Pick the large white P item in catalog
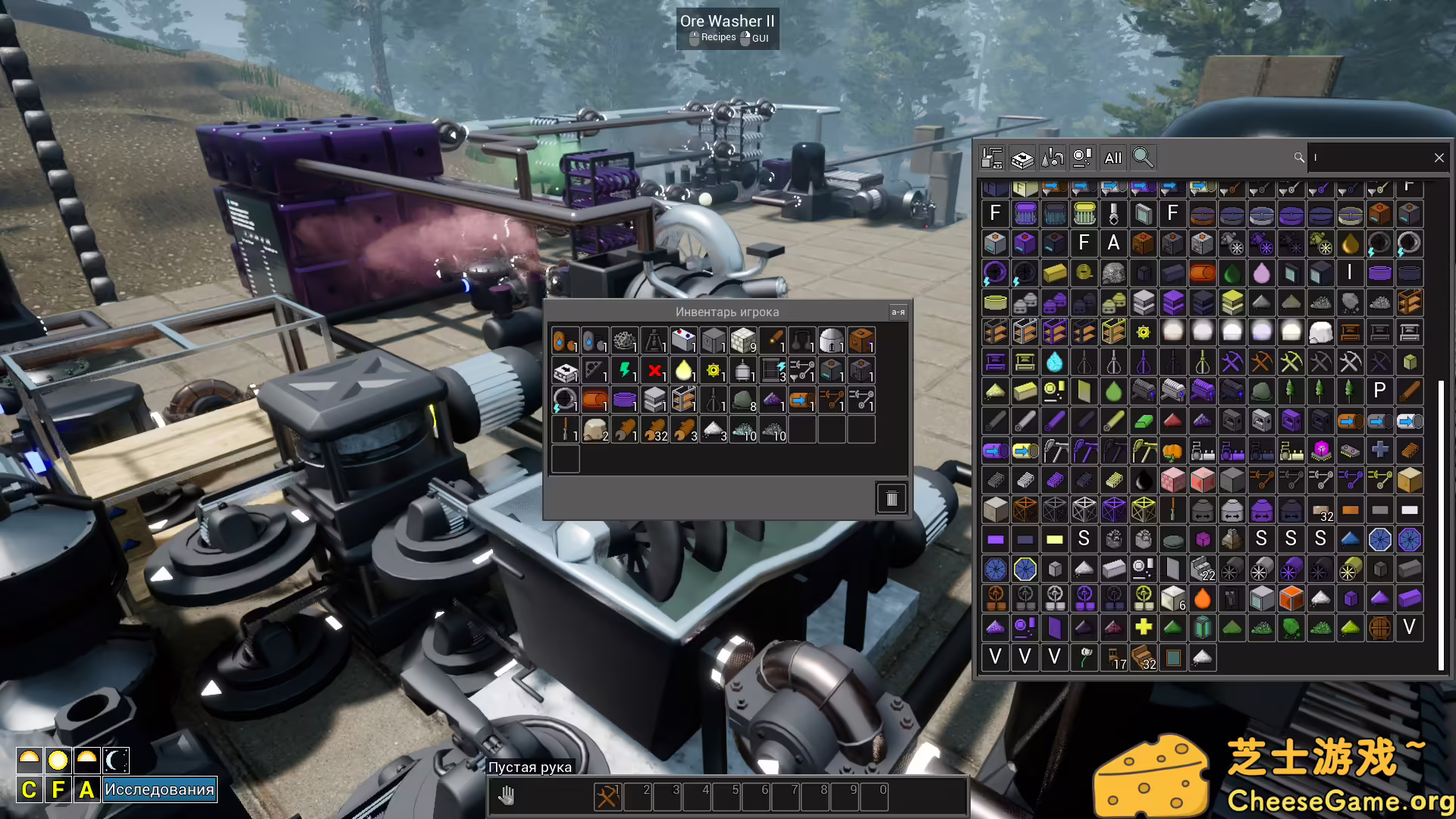The height and width of the screenshot is (819, 1456). point(1379,391)
